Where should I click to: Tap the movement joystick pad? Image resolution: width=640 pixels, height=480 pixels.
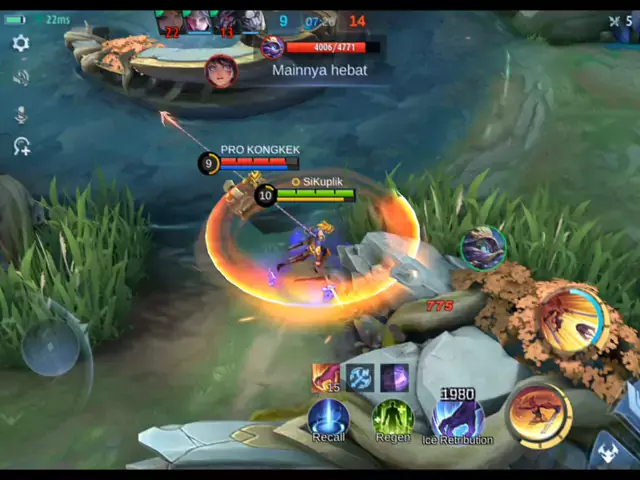(x=50, y=348)
